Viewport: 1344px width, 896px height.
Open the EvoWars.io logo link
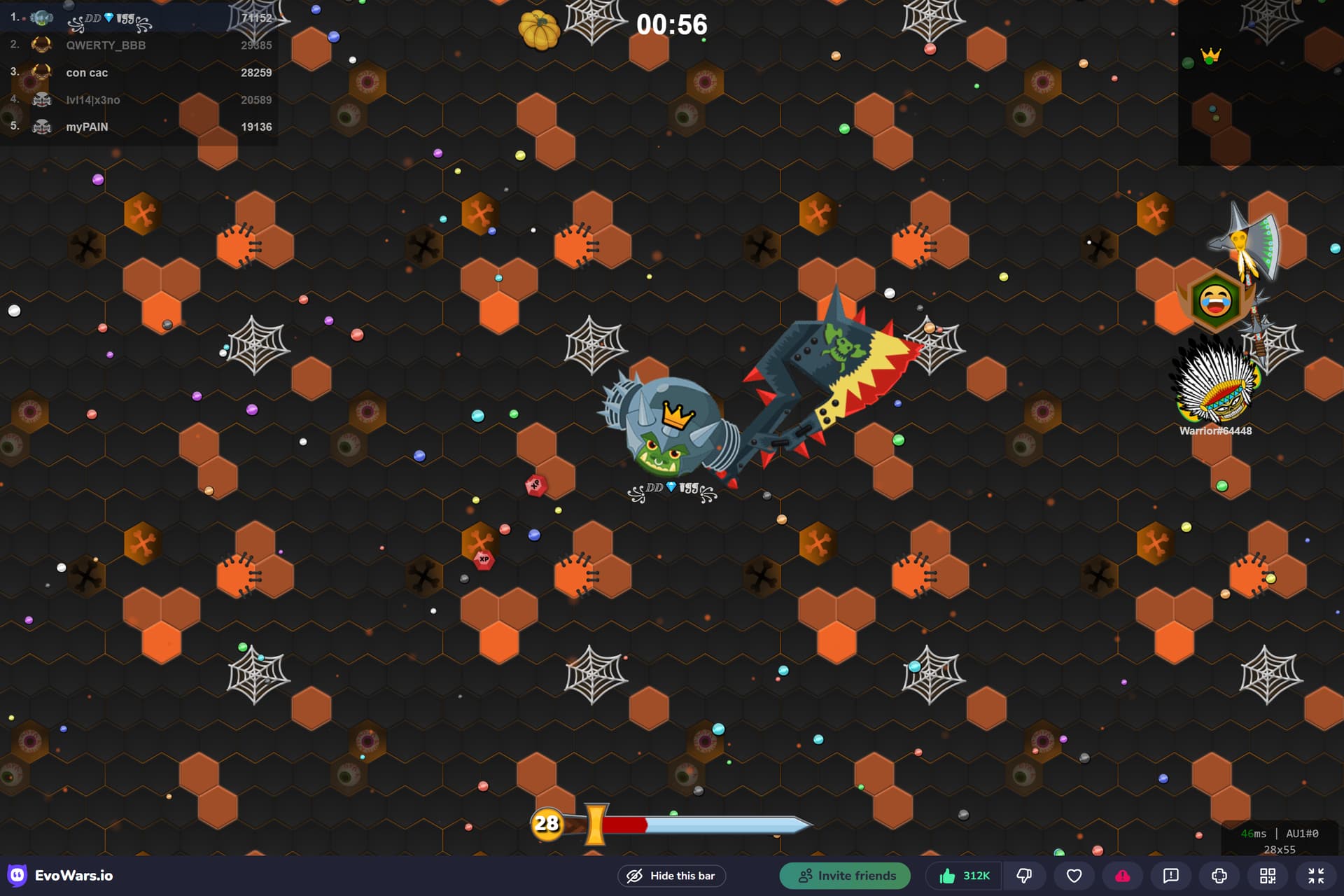pyautogui.click(x=61, y=876)
